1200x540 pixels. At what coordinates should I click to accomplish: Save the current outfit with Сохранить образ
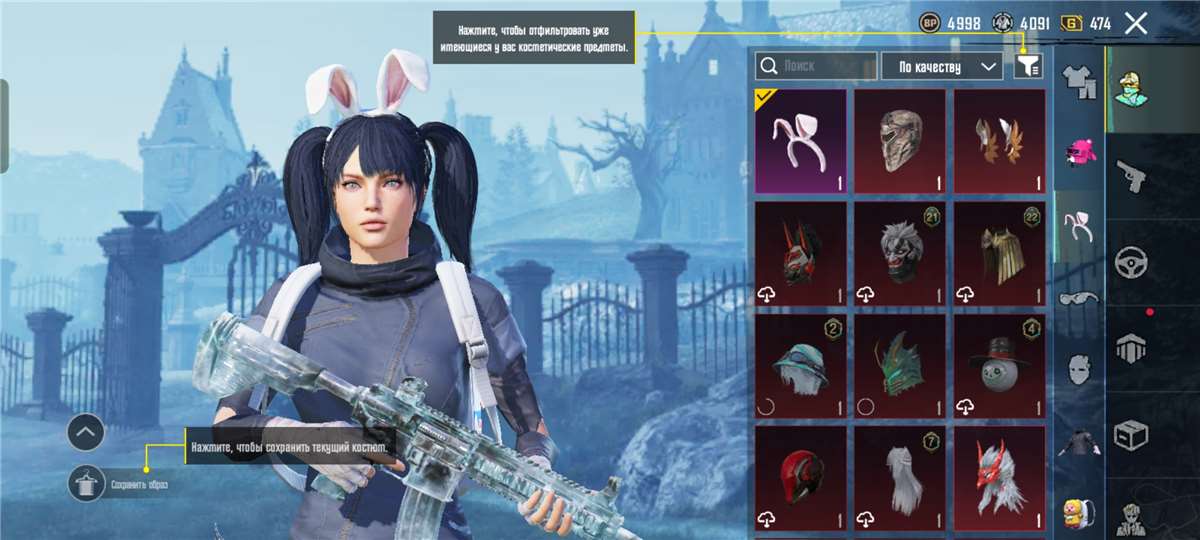click(88, 485)
